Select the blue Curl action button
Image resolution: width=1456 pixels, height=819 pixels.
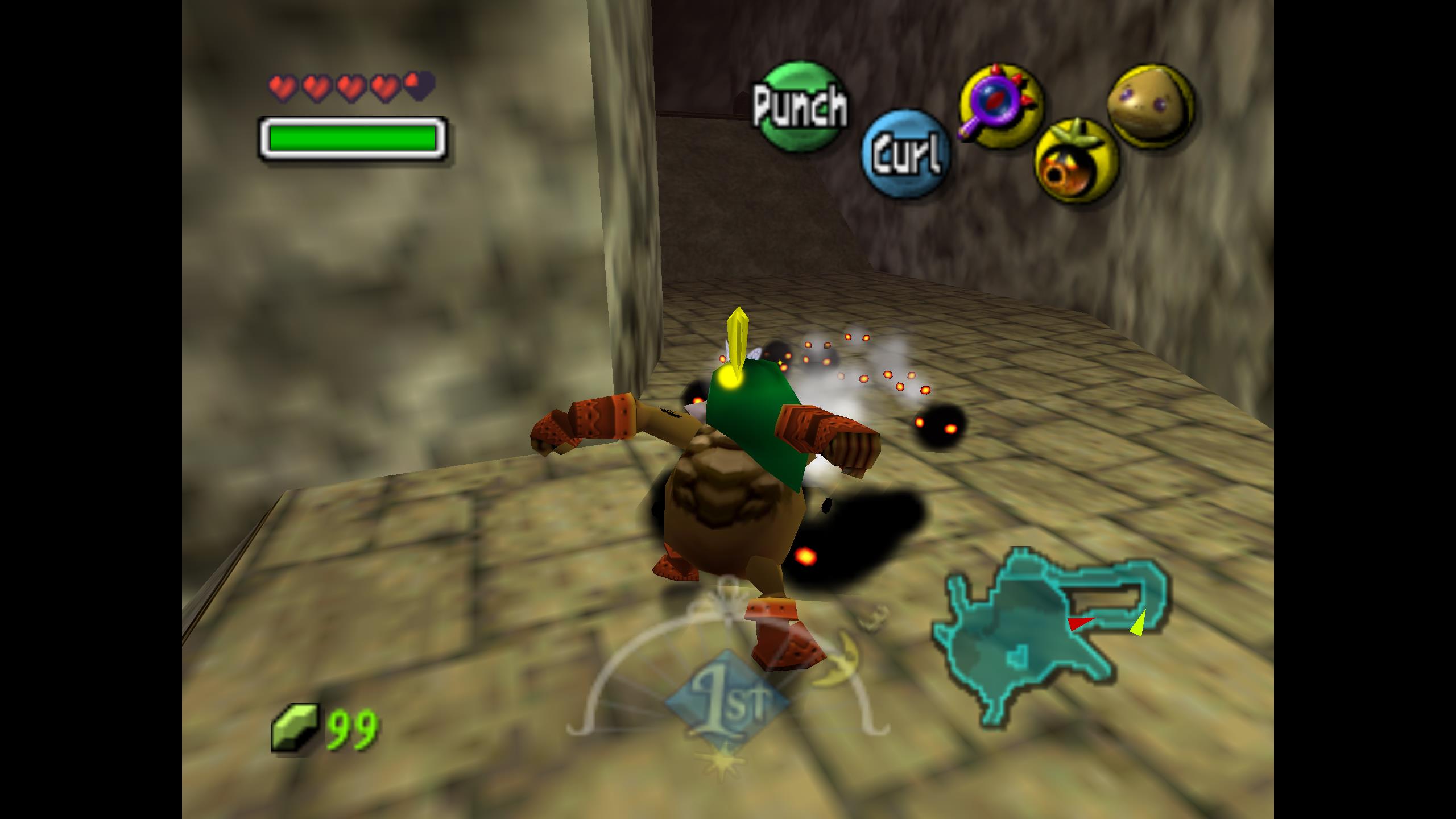pos(905,154)
